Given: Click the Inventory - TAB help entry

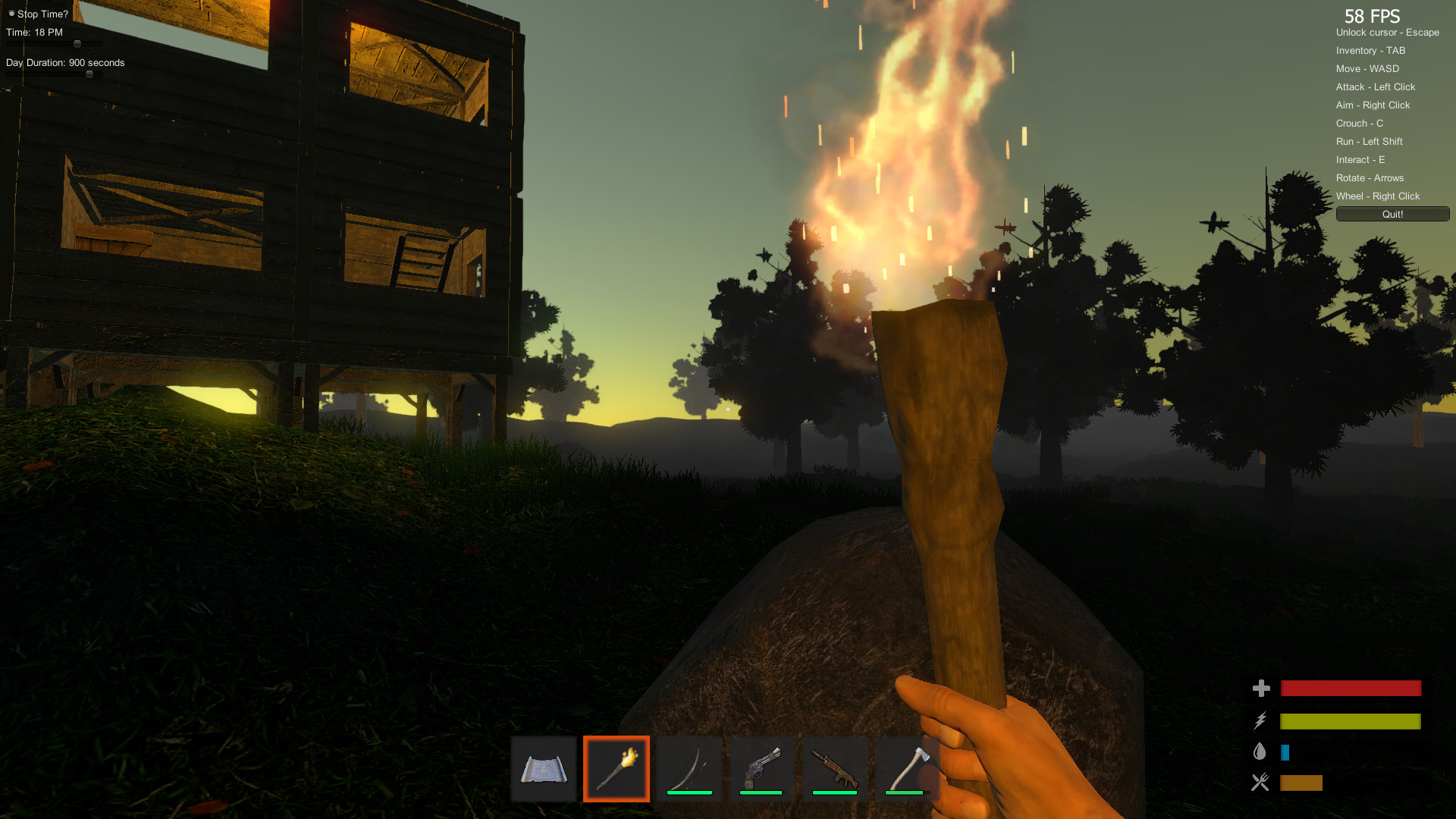Looking at the screenshot, I should point(1370,50).
